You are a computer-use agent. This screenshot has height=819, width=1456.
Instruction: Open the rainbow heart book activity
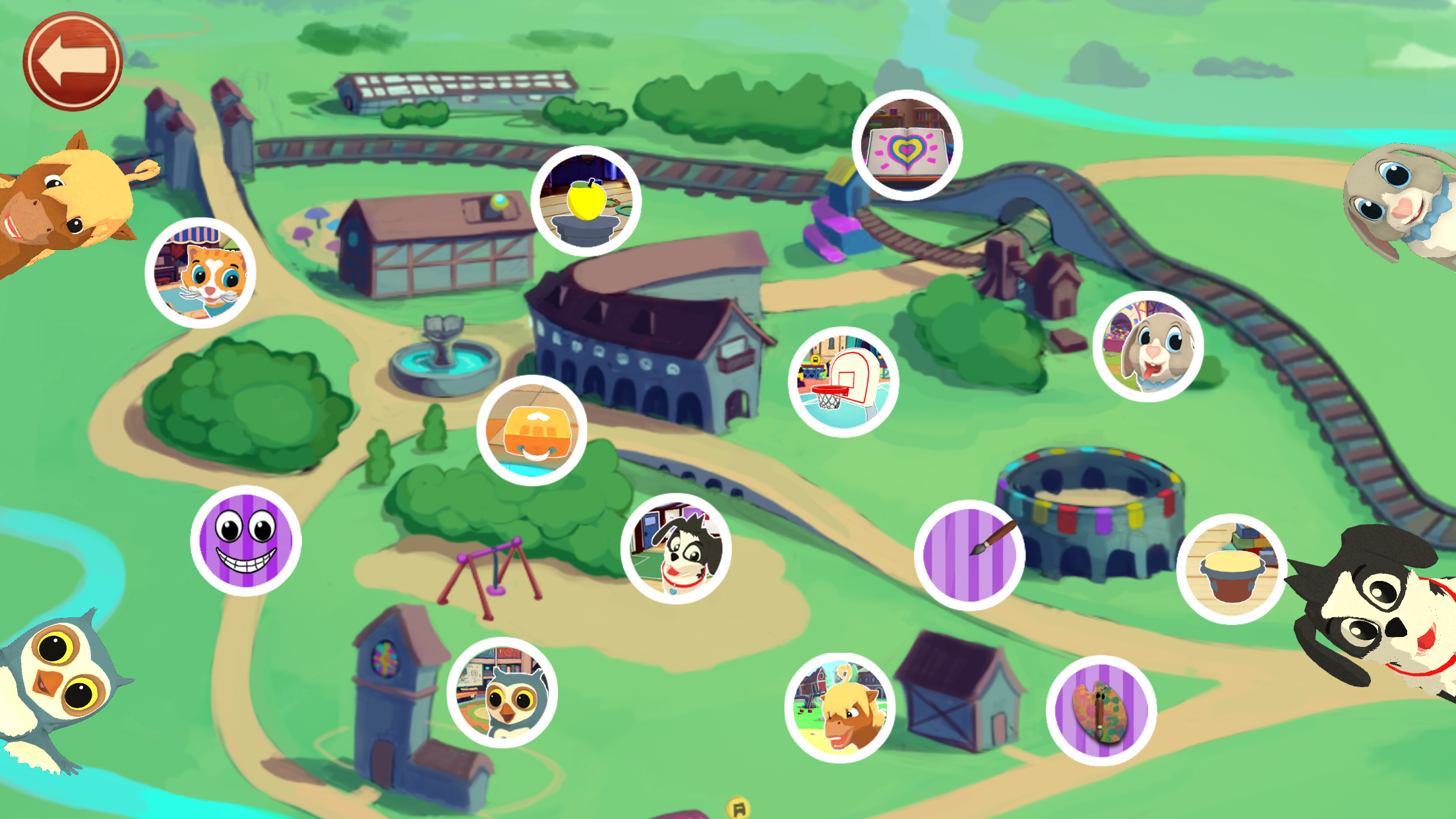[907, 145]
